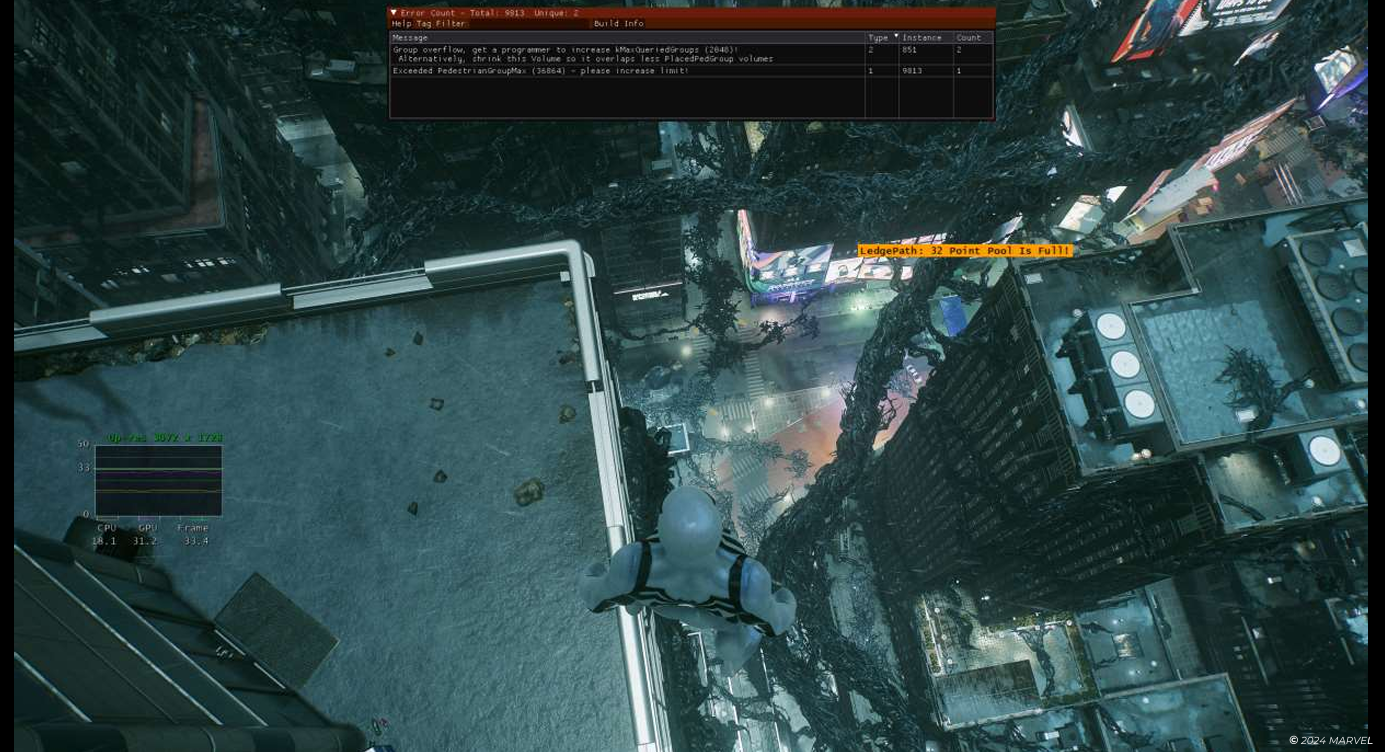The image size is (1385, 752).
Task: Sort errors by the Instance column header
Action: pyautogui.click(x=923, y=38)
